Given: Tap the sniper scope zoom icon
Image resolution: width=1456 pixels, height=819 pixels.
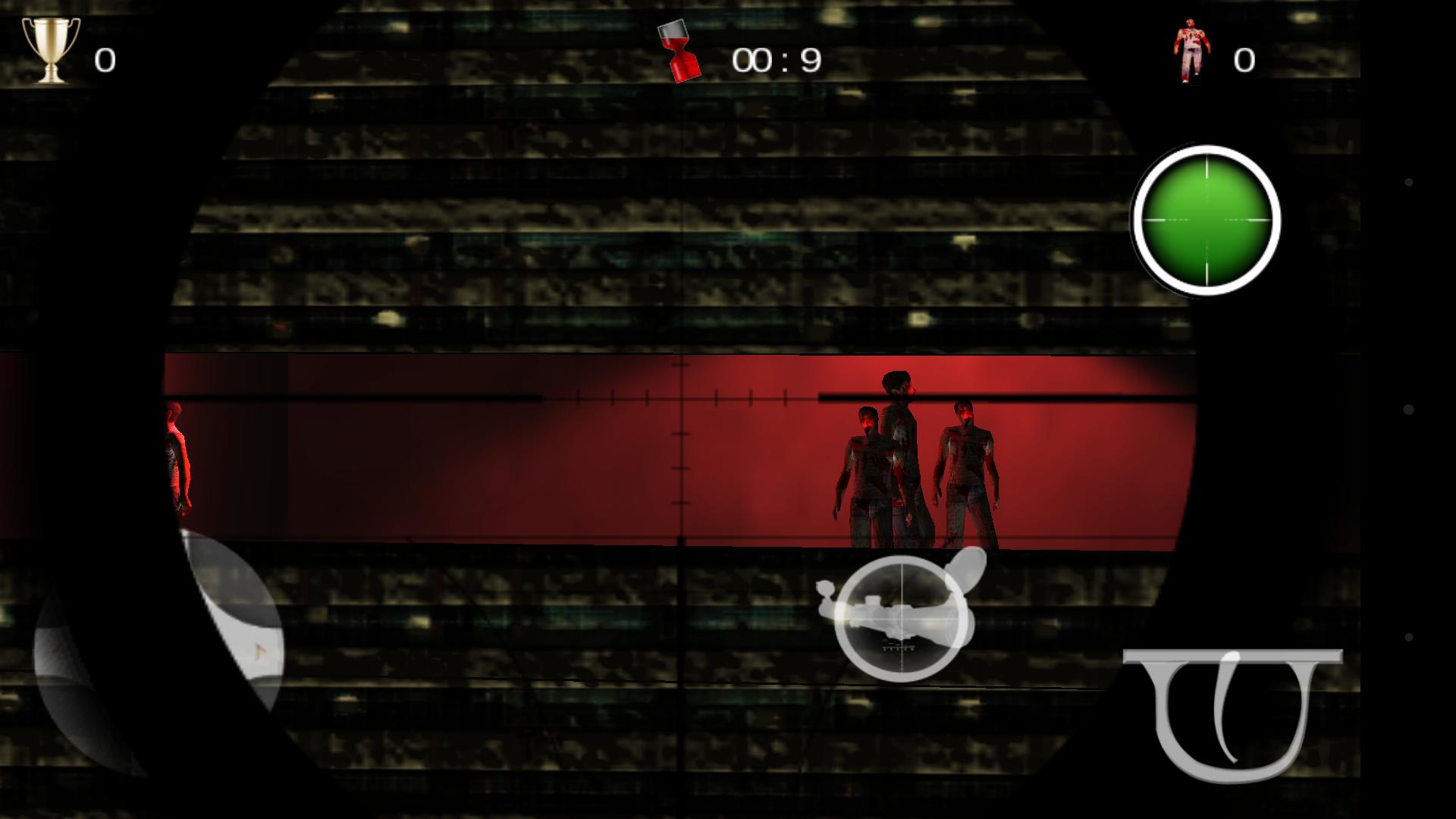Looking at the screenshot, I should [902, 618].
